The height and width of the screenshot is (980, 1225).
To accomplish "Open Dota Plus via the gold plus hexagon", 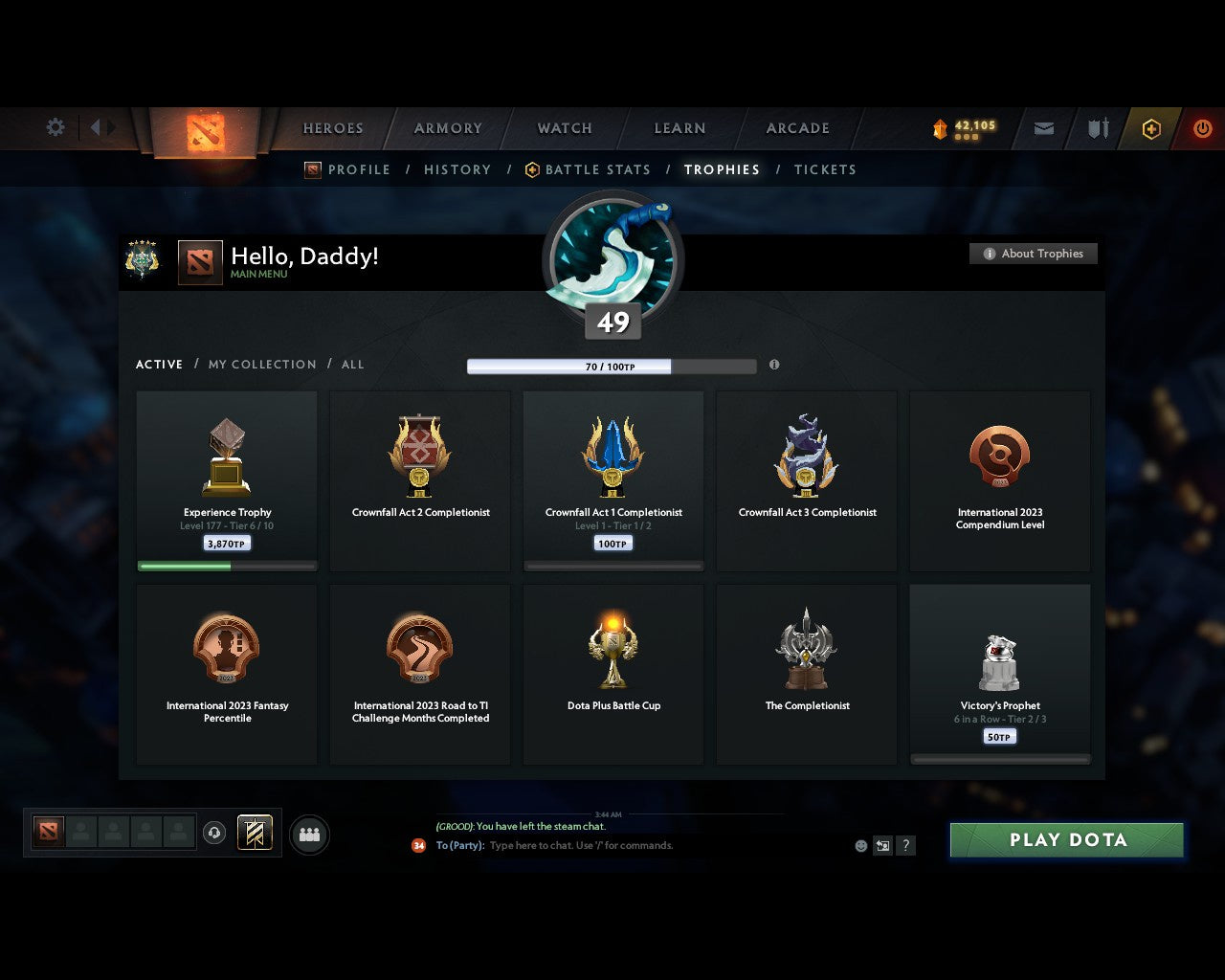I will pos(1151,128).
